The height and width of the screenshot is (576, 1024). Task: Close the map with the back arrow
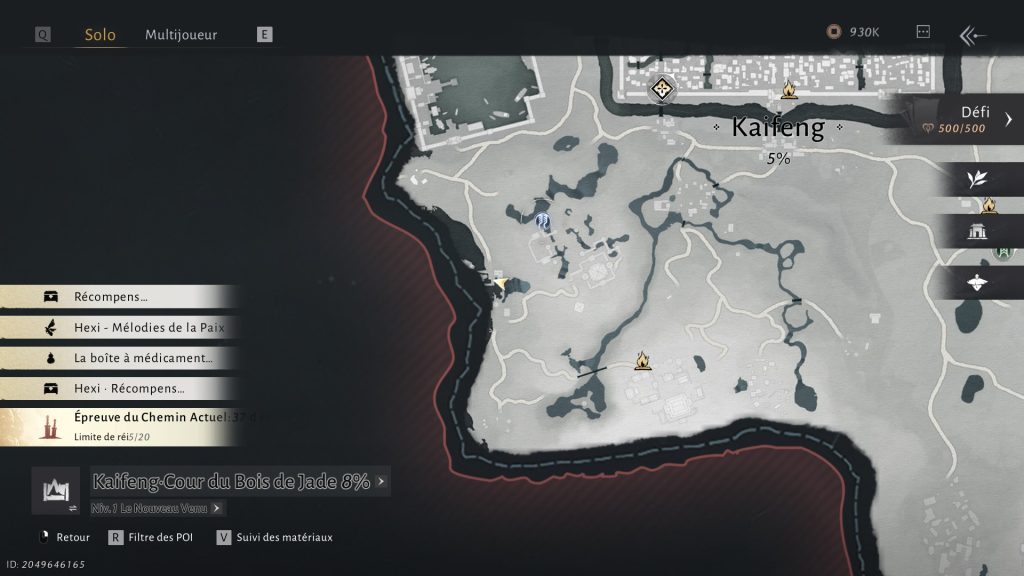pyautogui.click(x=973, y=36)
